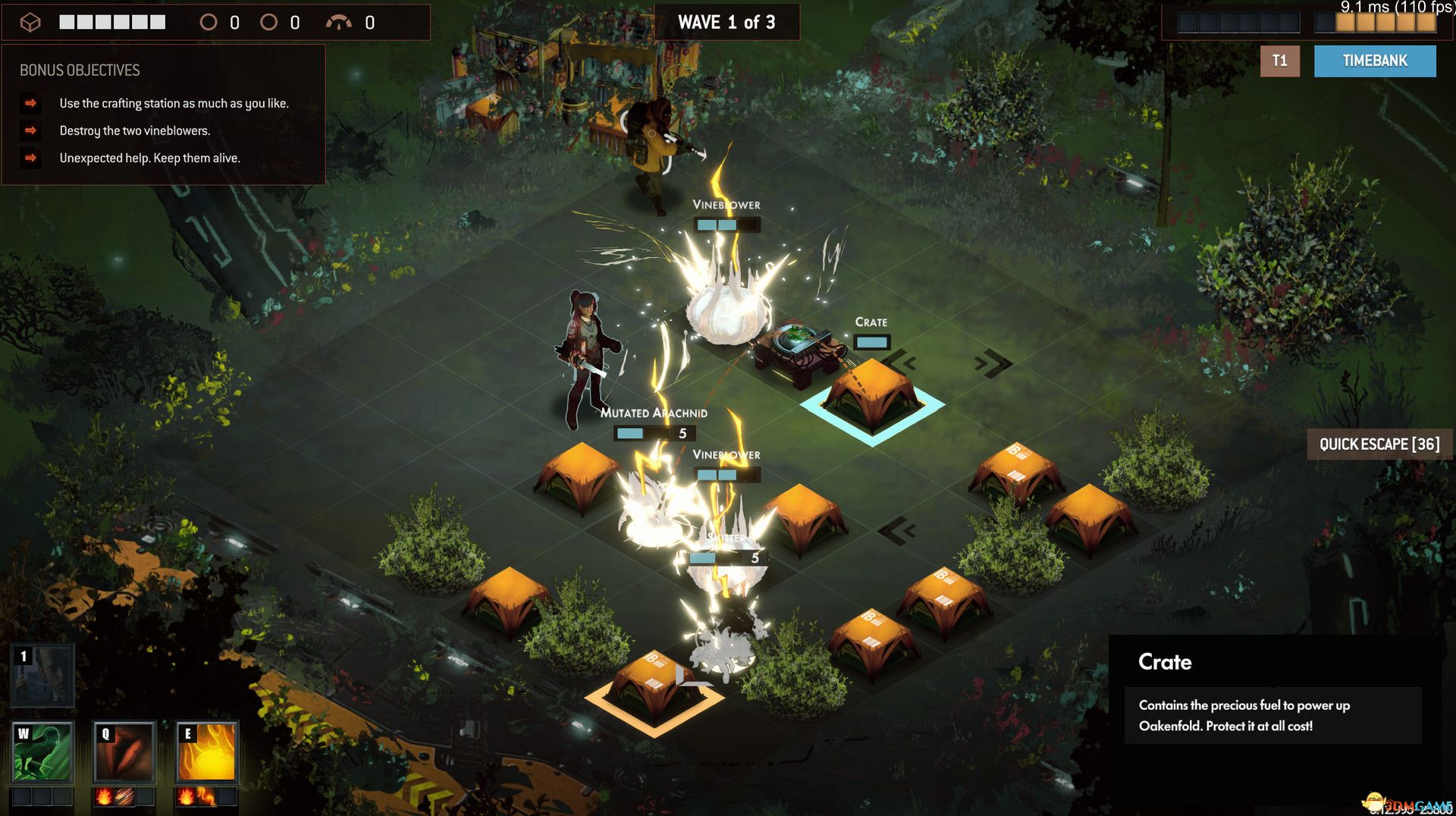The width and height of the screenshot is (1456, 816).
Task: Activate the Q claw strike ability
Action: (x=124, y=752)
